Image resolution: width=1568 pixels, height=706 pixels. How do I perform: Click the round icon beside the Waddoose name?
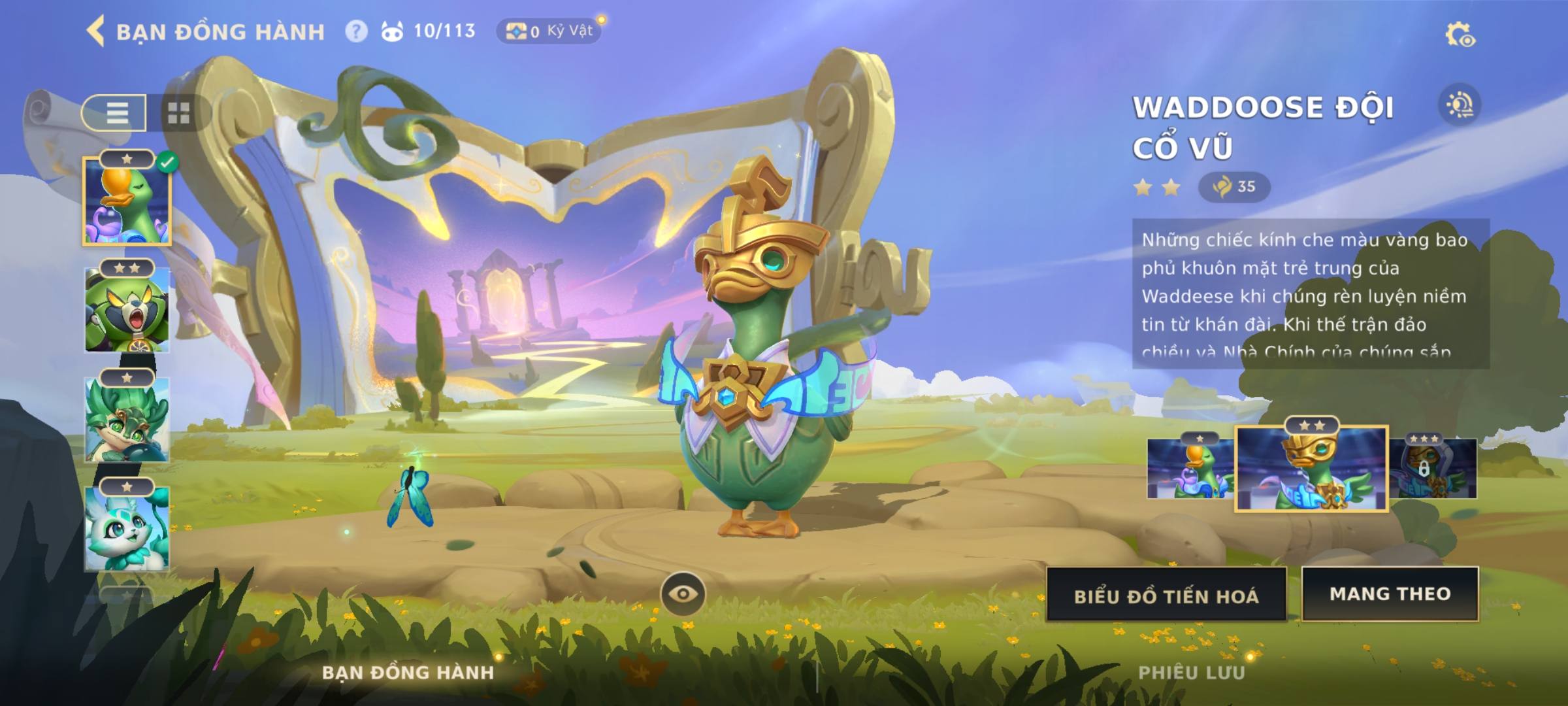(x=1460, y=105)
